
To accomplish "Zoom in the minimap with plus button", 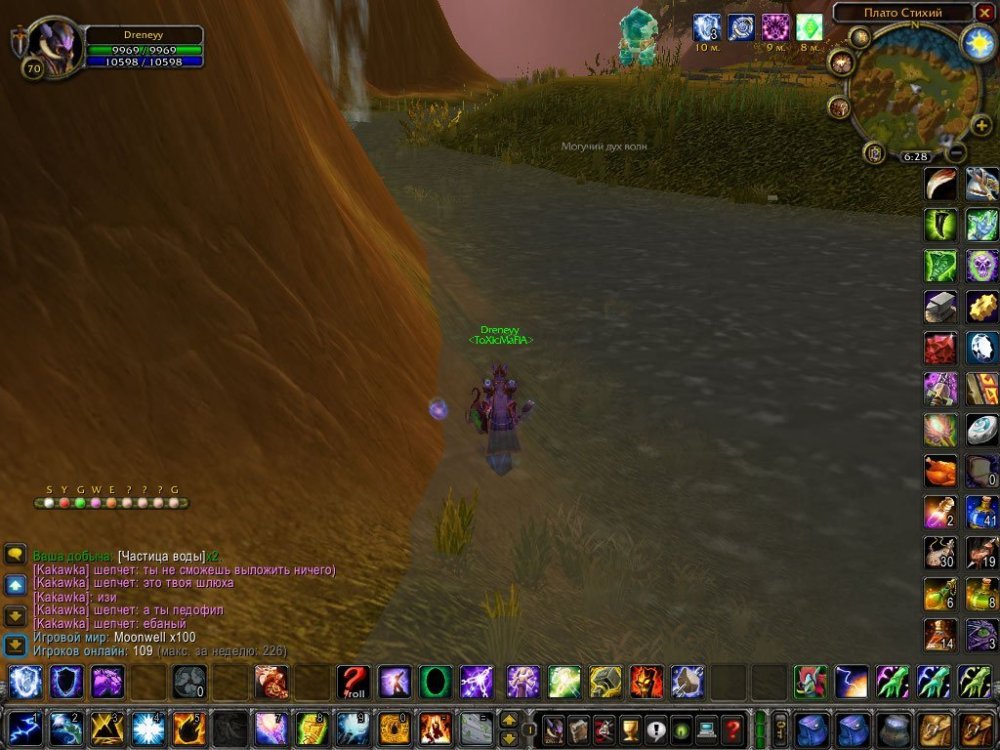I will click(x=981, y=125).
